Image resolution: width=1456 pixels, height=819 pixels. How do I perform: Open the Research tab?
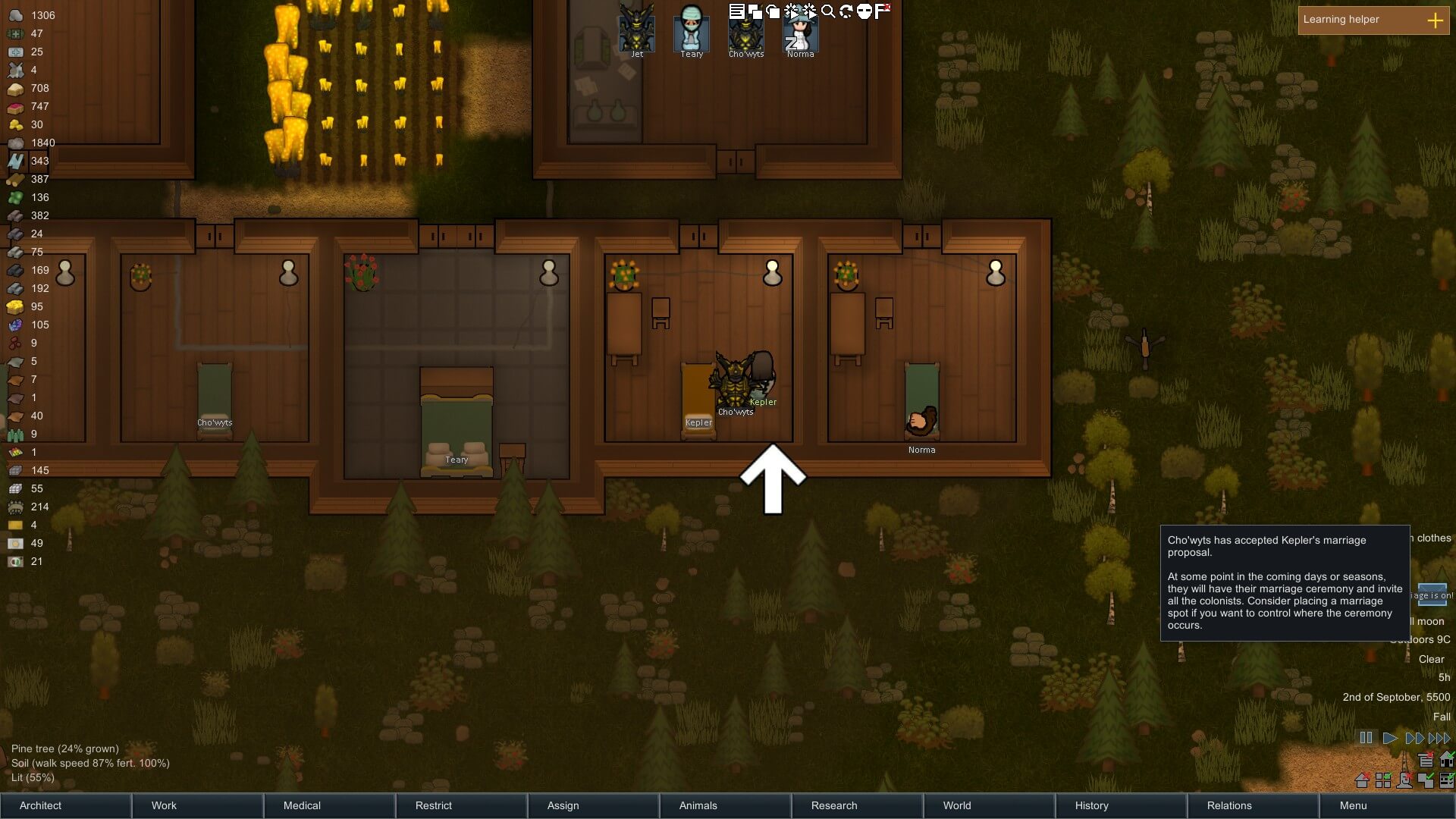(857, 805)
